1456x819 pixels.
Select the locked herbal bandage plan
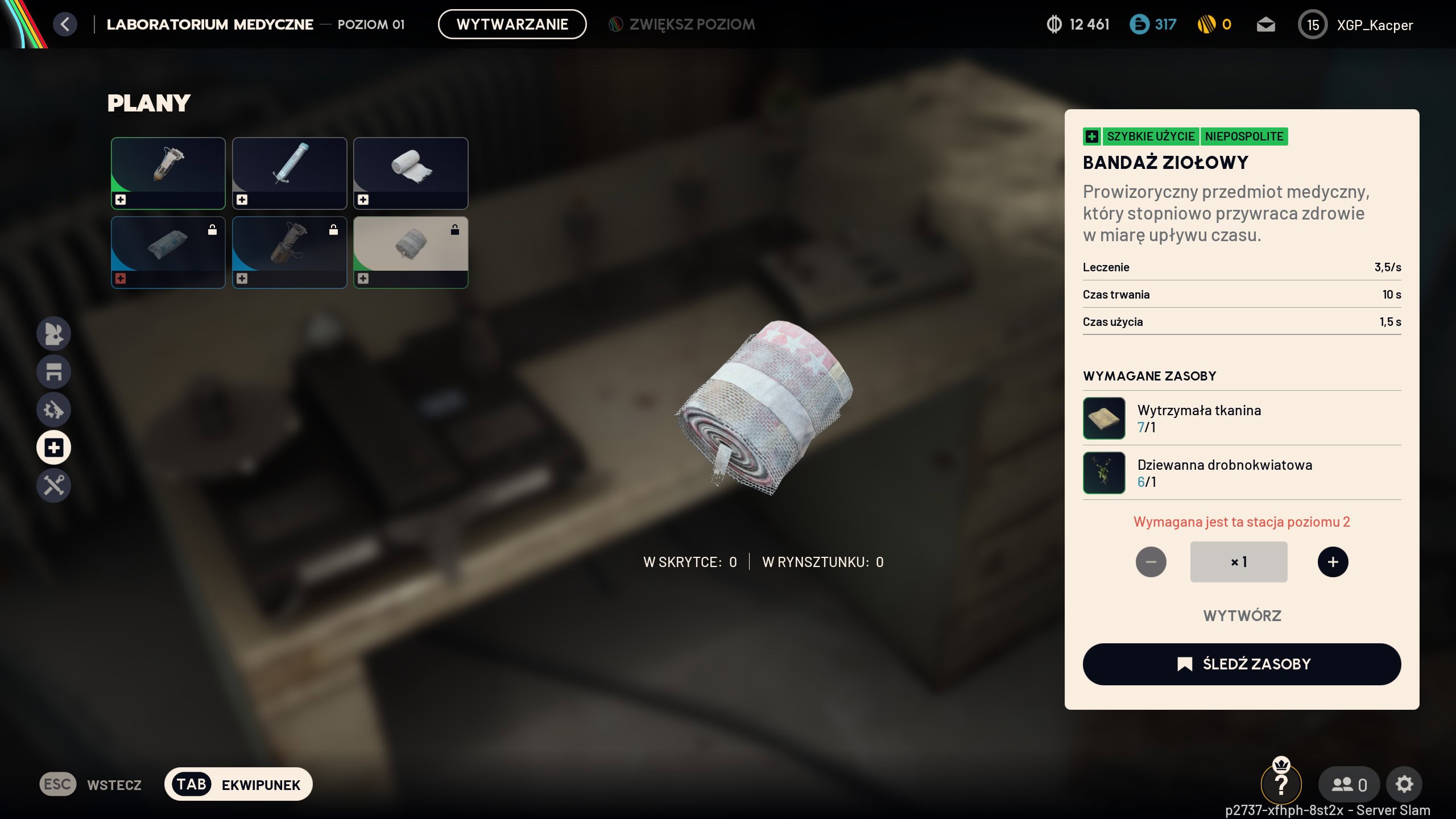point(411,252)
